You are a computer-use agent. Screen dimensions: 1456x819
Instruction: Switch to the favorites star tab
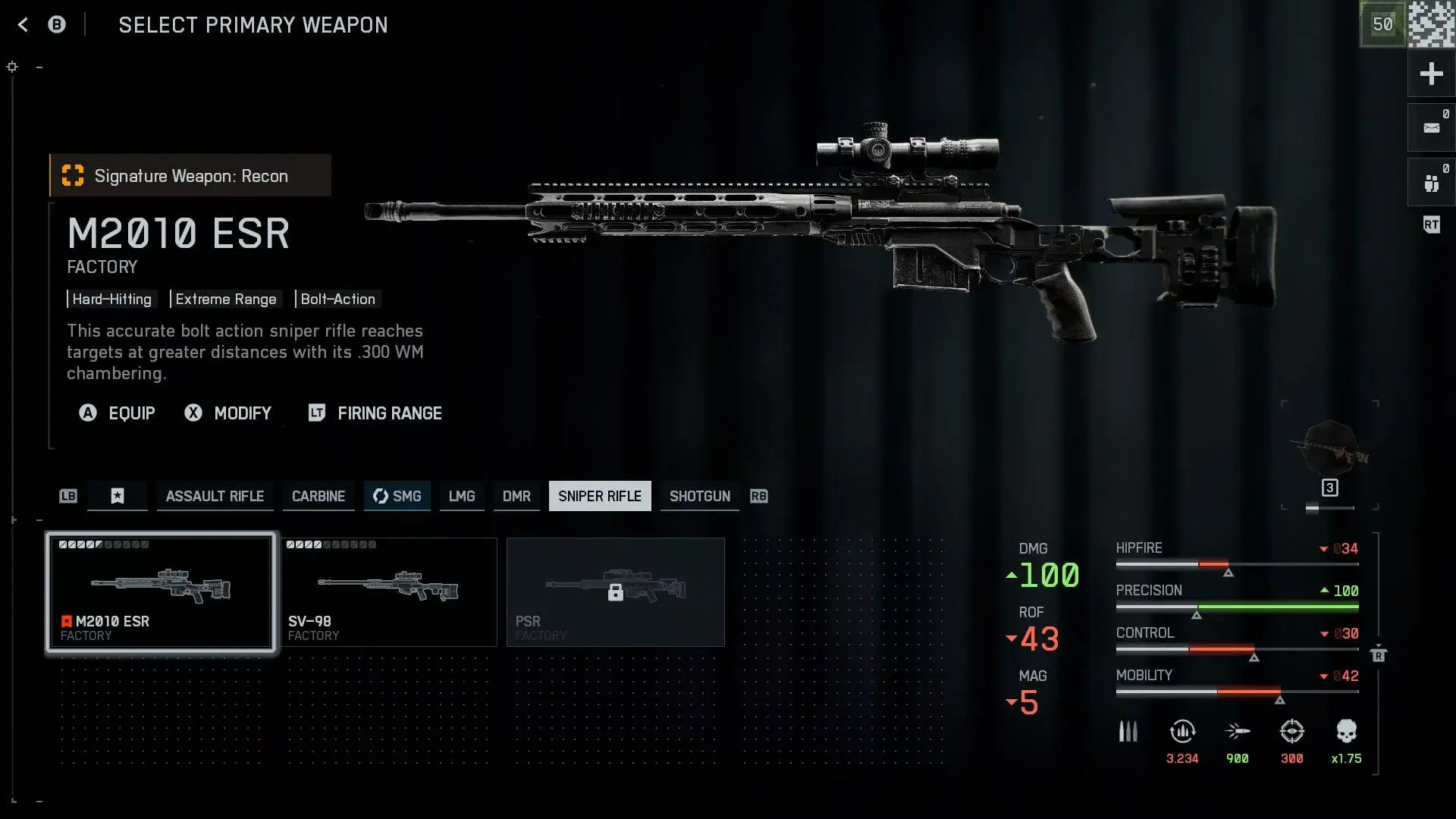pyautogui.click(x=118, y=496)
